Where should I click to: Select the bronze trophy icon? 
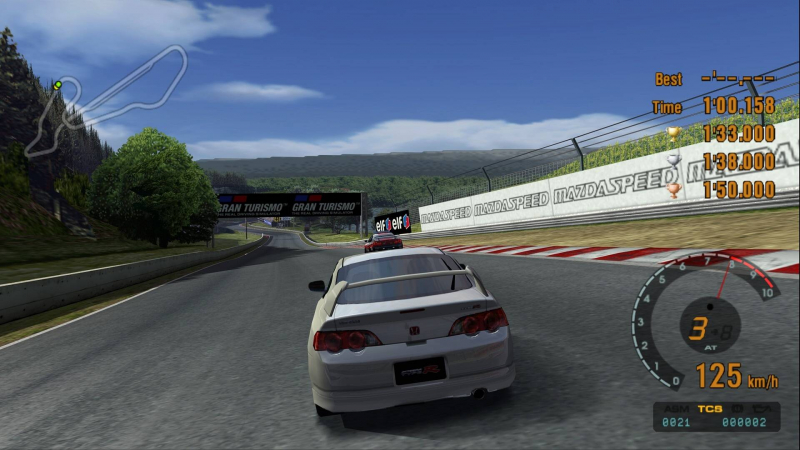point(673,189)
